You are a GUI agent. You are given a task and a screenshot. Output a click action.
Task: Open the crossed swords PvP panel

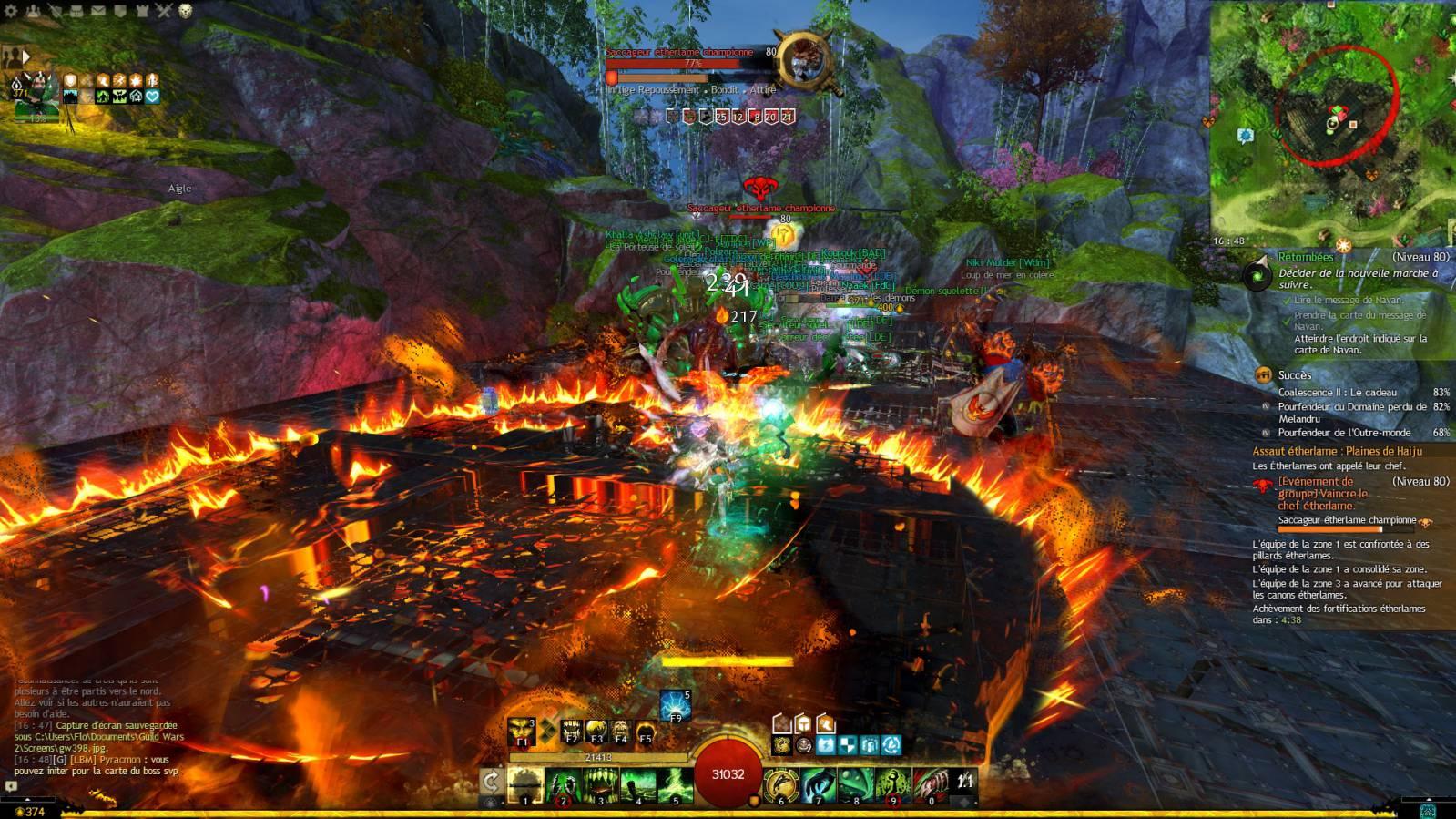click(164, 11)
